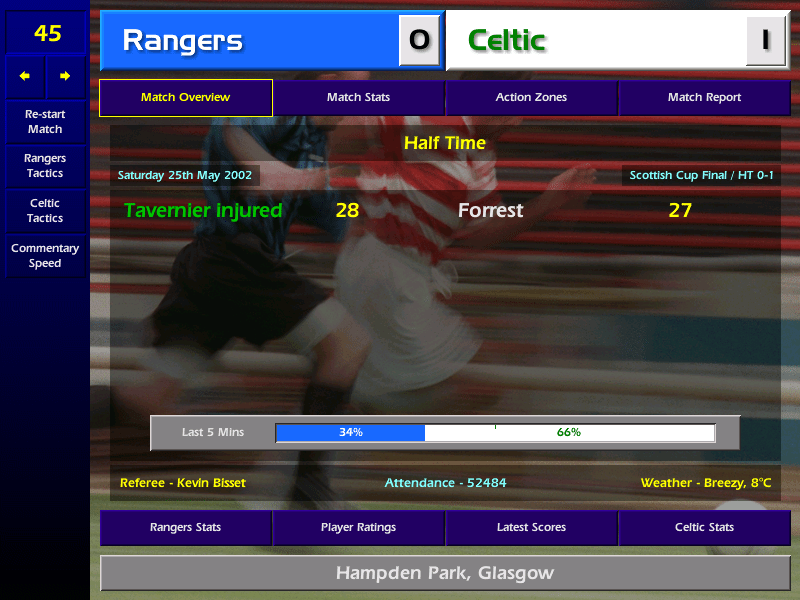The image size is (800, 600).
Task: Open the Match Report tab
Action: [x=704, y=98]
